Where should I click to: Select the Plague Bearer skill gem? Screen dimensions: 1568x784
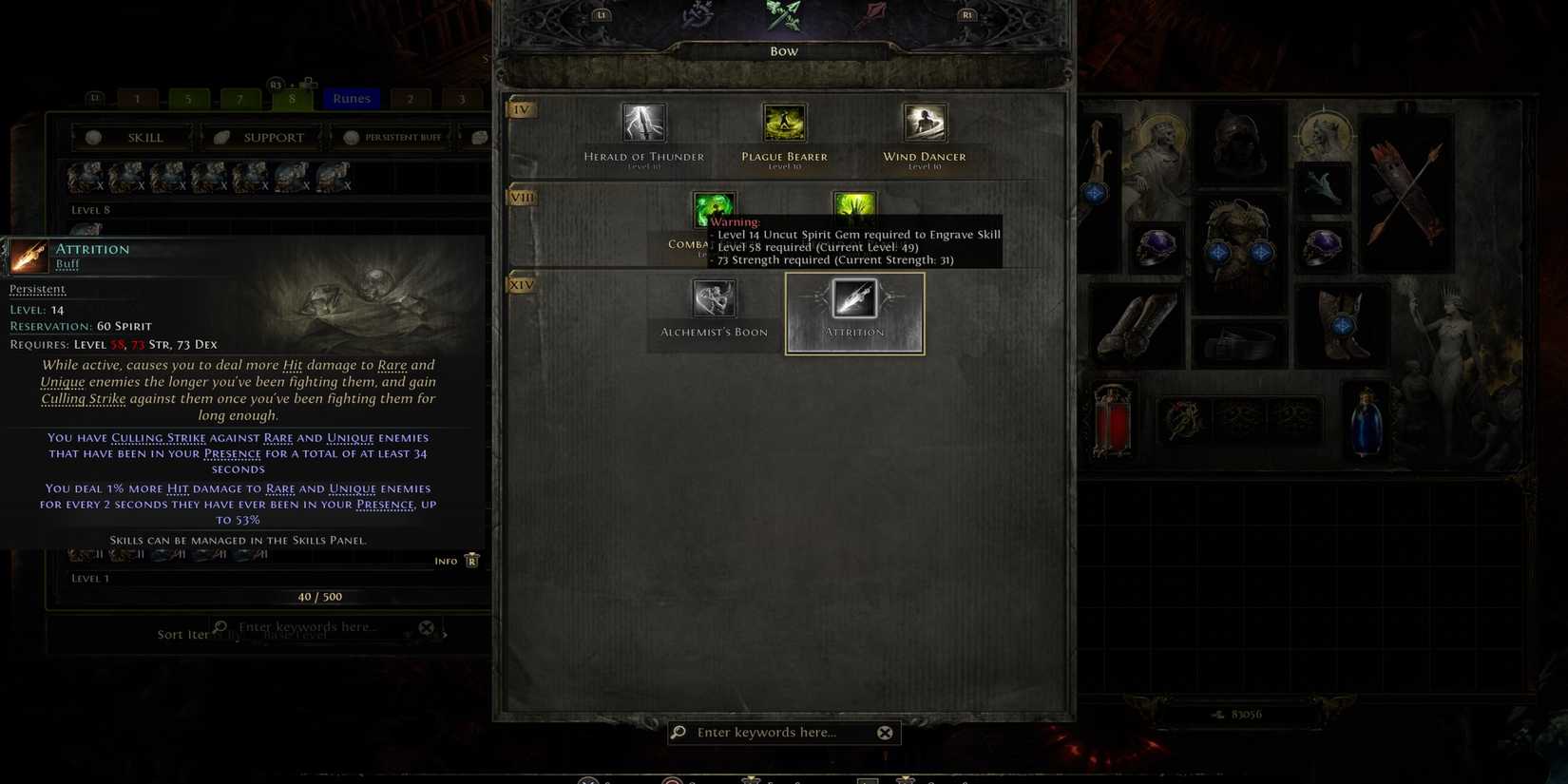(x=784, y=124)
